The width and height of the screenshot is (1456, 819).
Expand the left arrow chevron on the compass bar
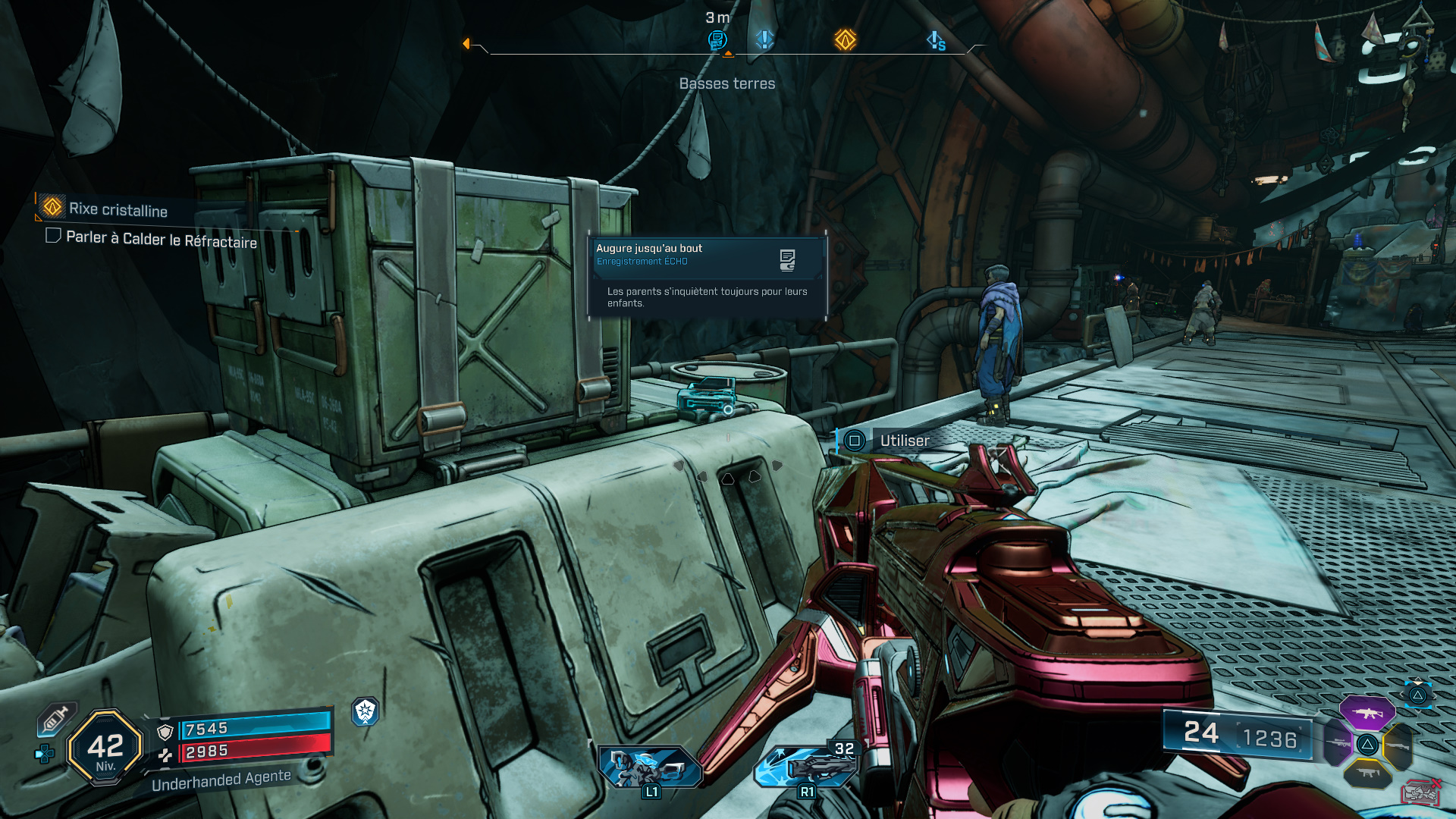click(468, 43)
